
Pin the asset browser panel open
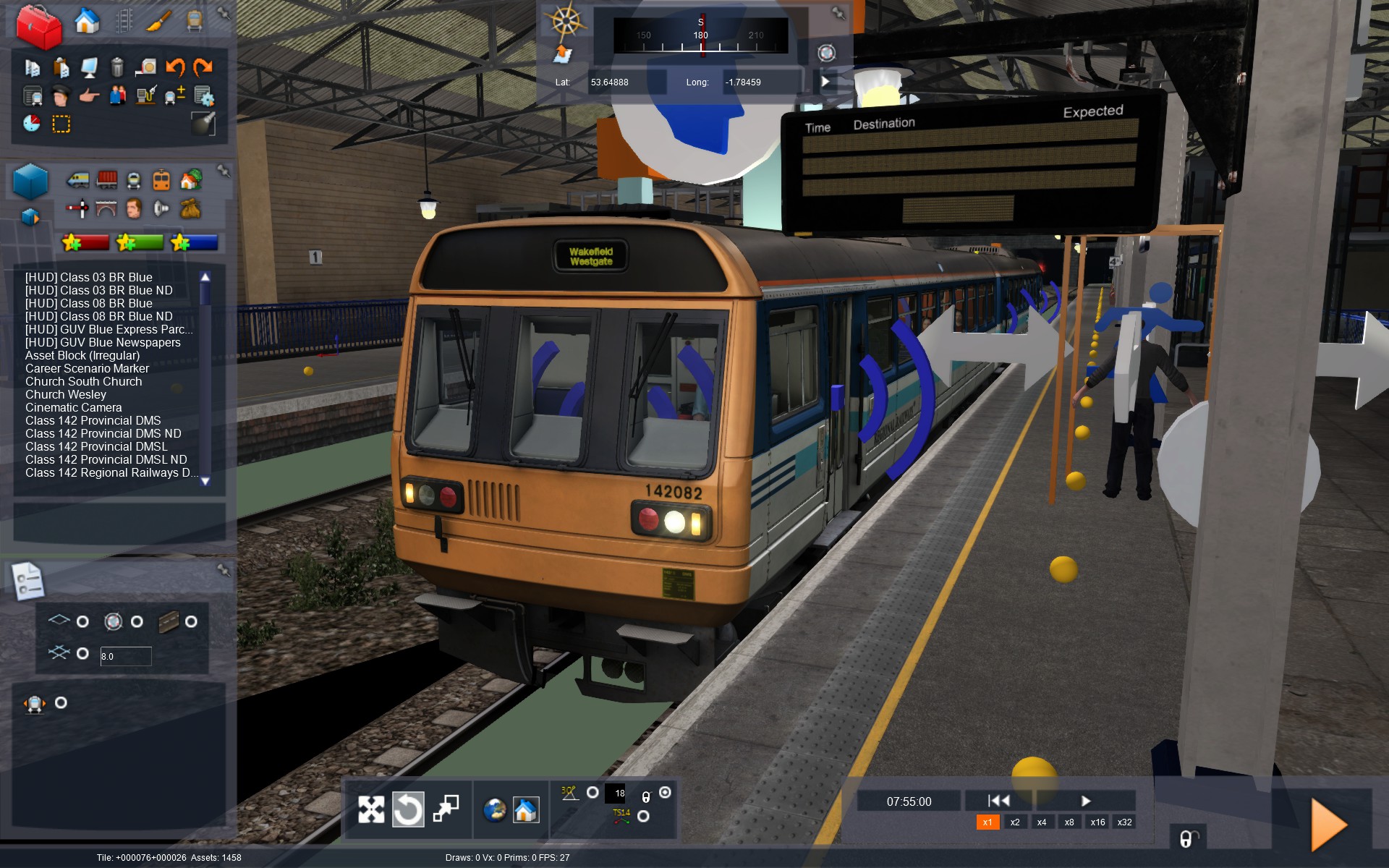(224, 171)
